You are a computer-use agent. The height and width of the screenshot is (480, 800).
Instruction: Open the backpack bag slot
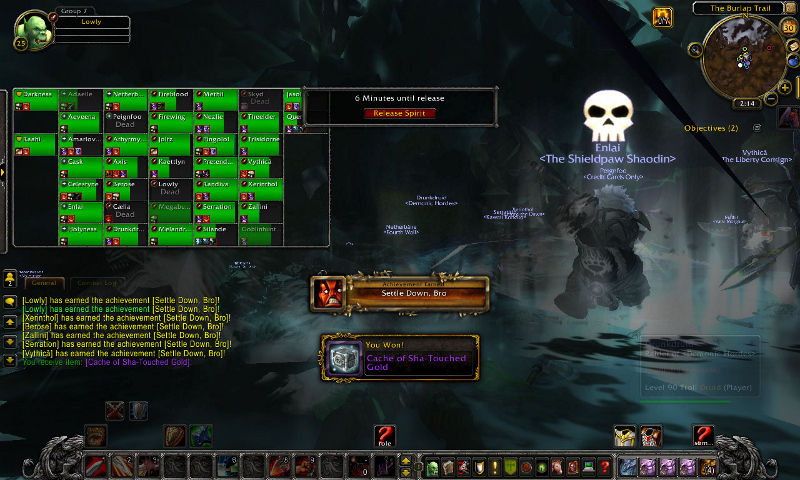[707, 467]
